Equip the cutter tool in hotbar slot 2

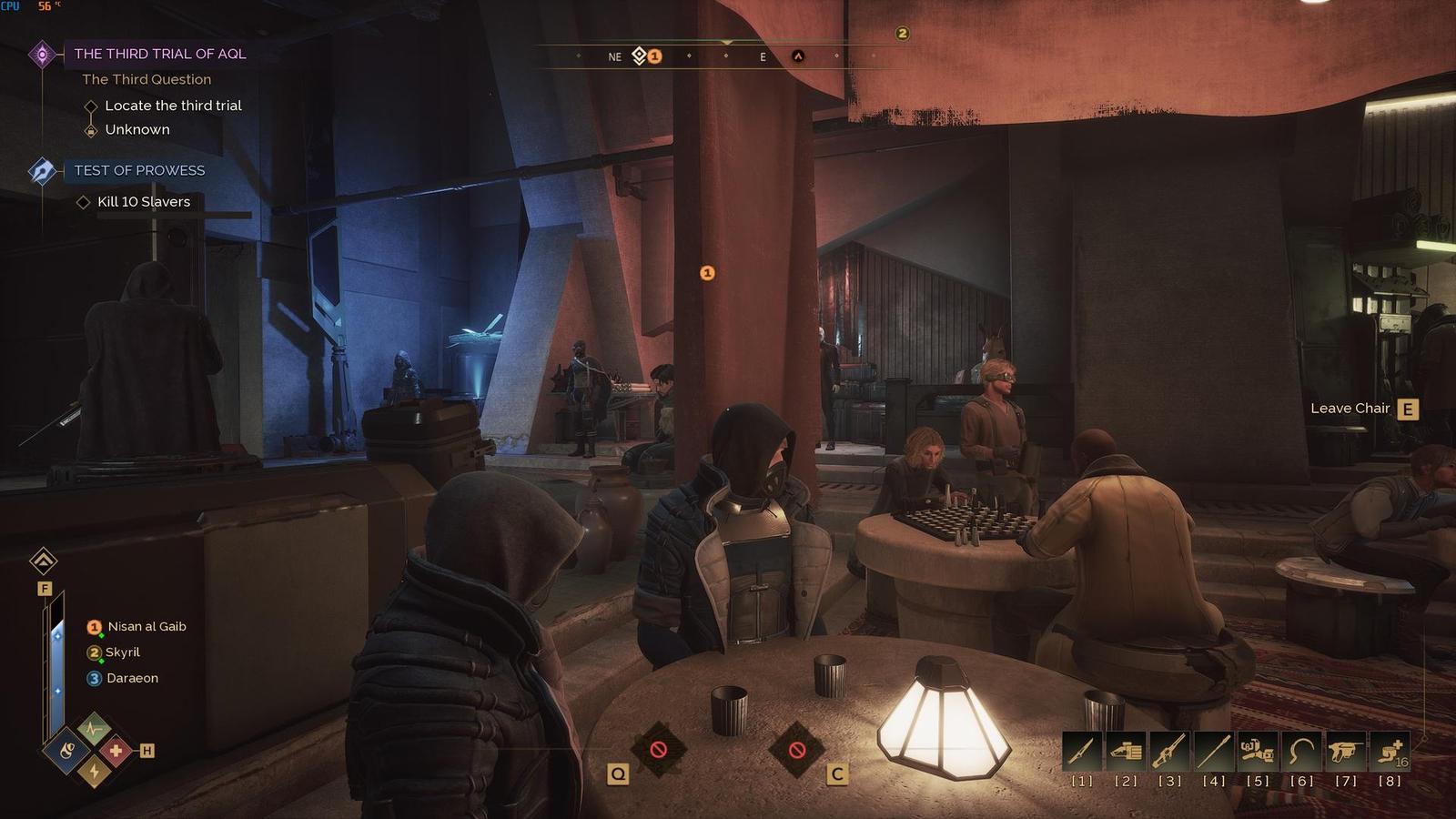tap(1126, 752)
